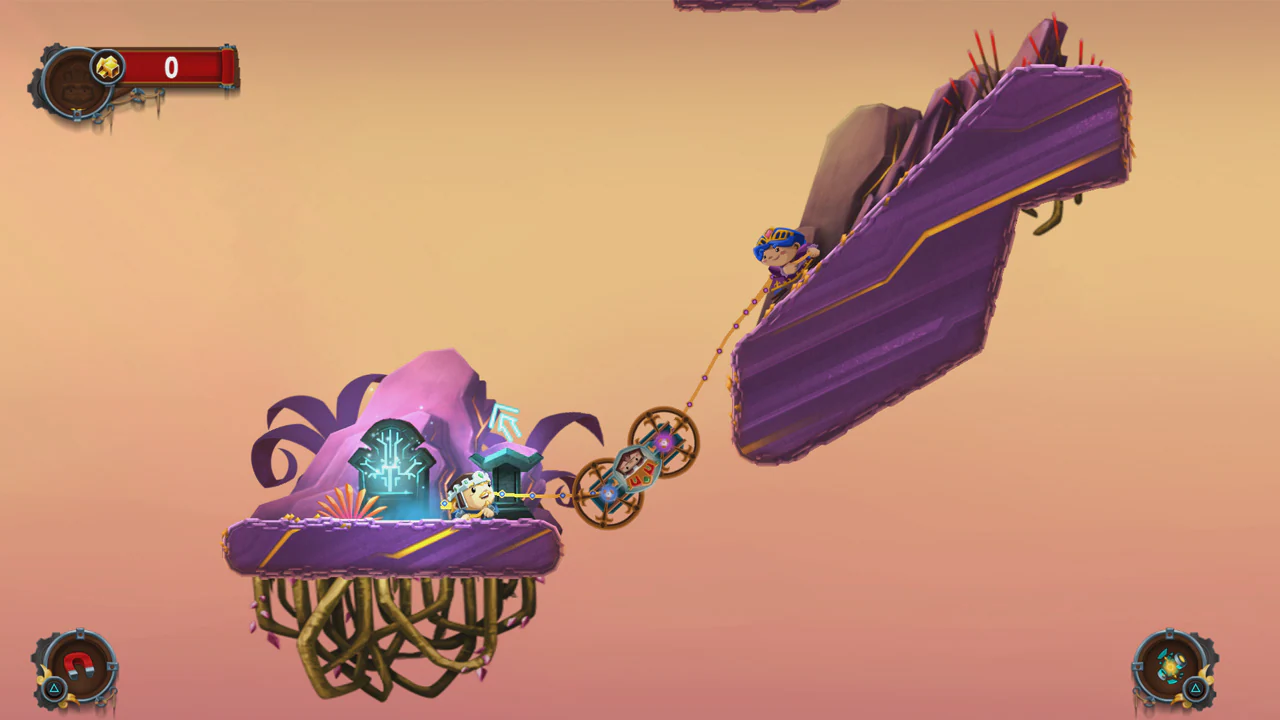Screen dimensions: 1280x720
Task: Click the triangle button prompt near the loot gadget
Action: click(1196, 688)
